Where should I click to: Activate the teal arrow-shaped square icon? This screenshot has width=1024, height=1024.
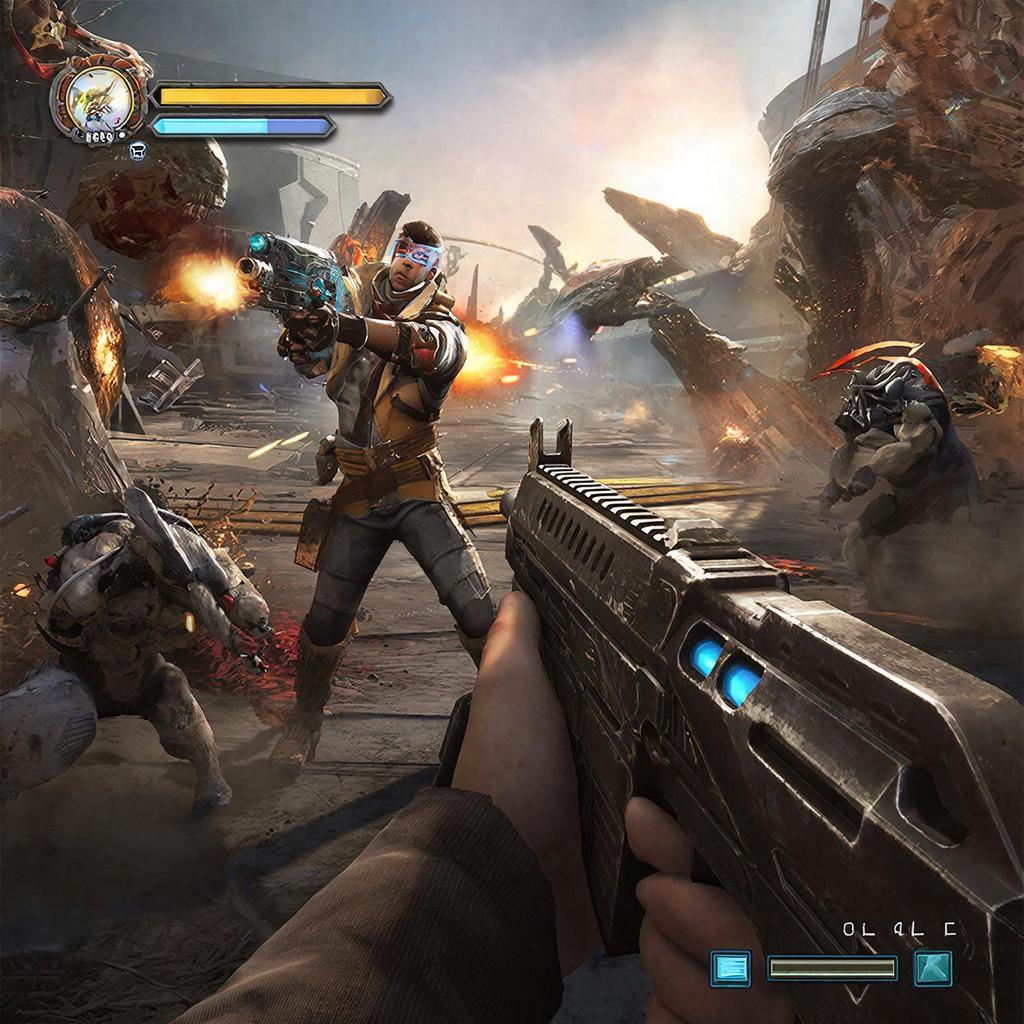pyautogui.click(x=933, y=968)
